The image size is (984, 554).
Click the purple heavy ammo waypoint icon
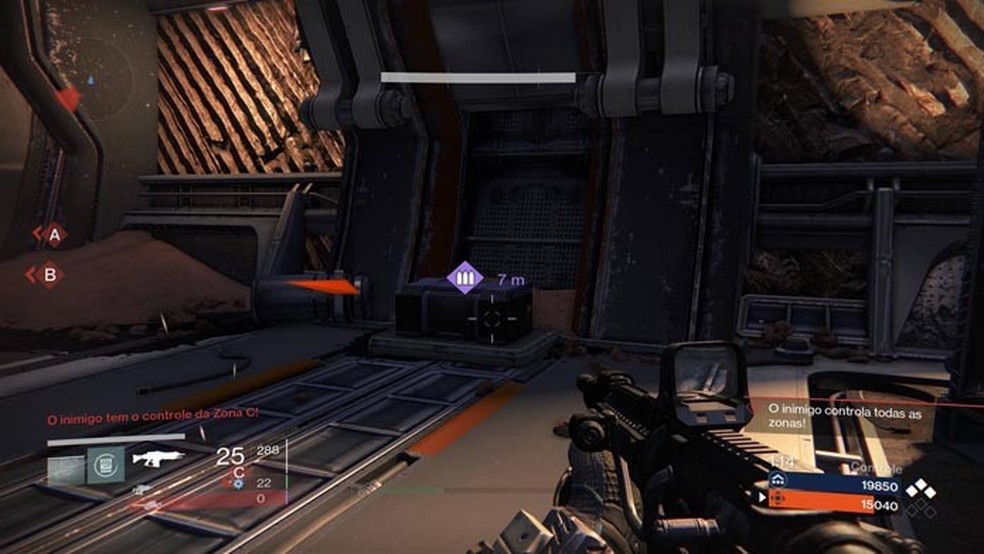(x=463, y=278)
